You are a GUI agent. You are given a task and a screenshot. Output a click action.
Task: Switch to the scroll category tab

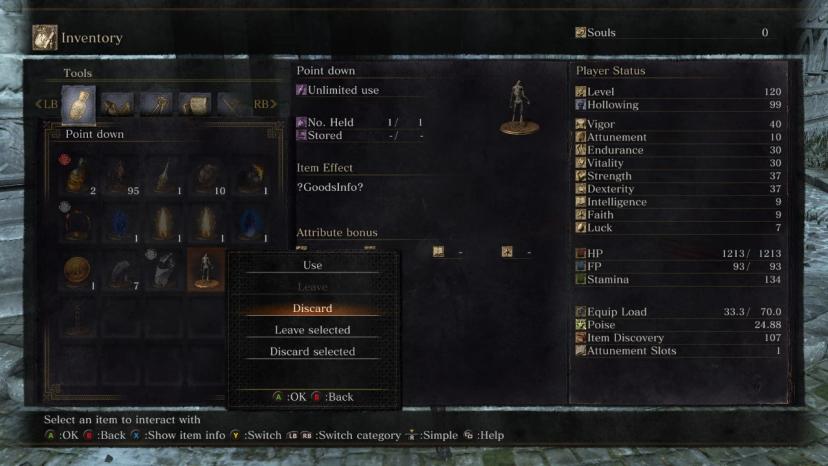194,103
